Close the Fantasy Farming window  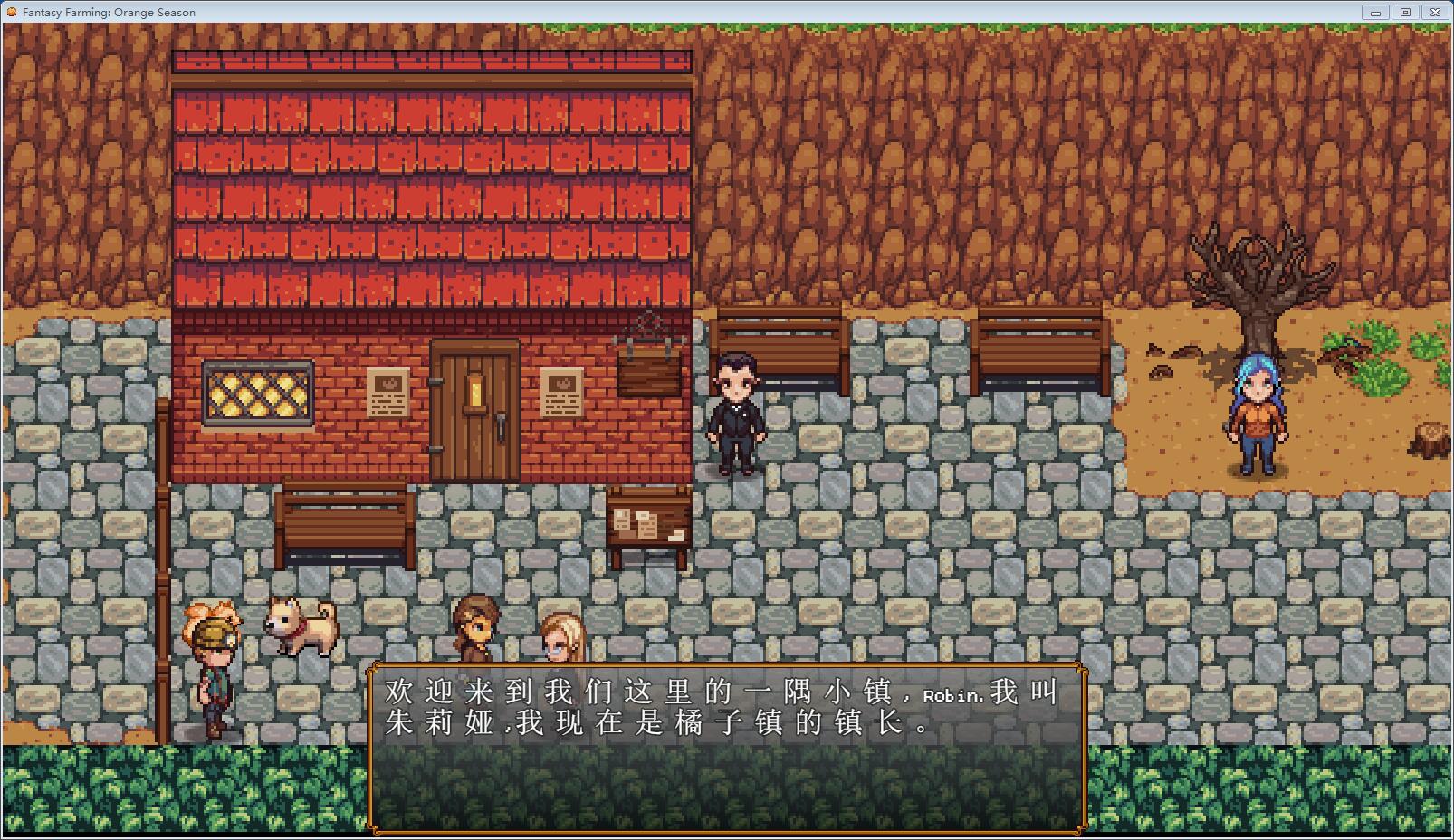(x=1435, y=12)
